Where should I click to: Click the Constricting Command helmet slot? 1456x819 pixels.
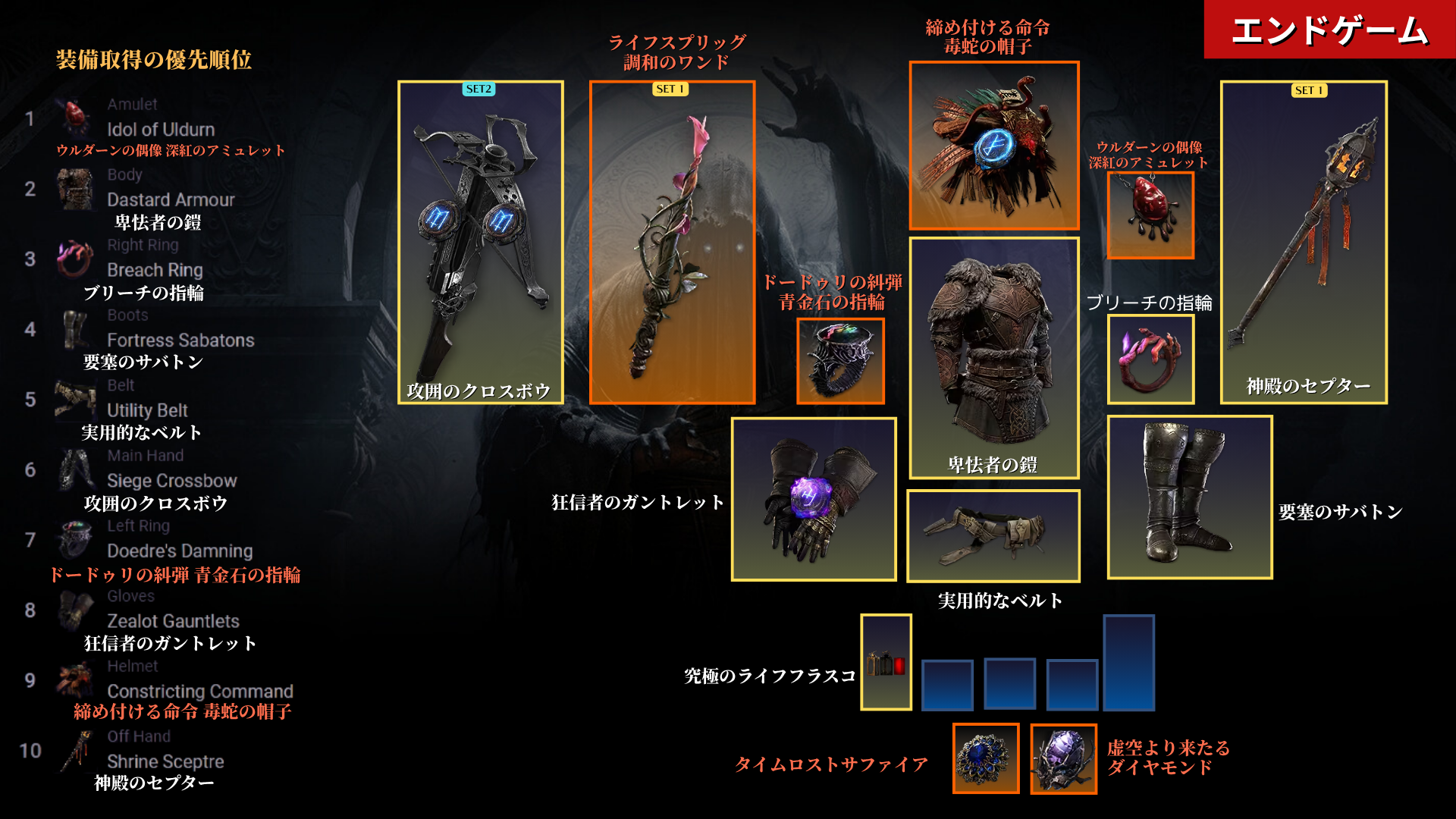point(993,146)
